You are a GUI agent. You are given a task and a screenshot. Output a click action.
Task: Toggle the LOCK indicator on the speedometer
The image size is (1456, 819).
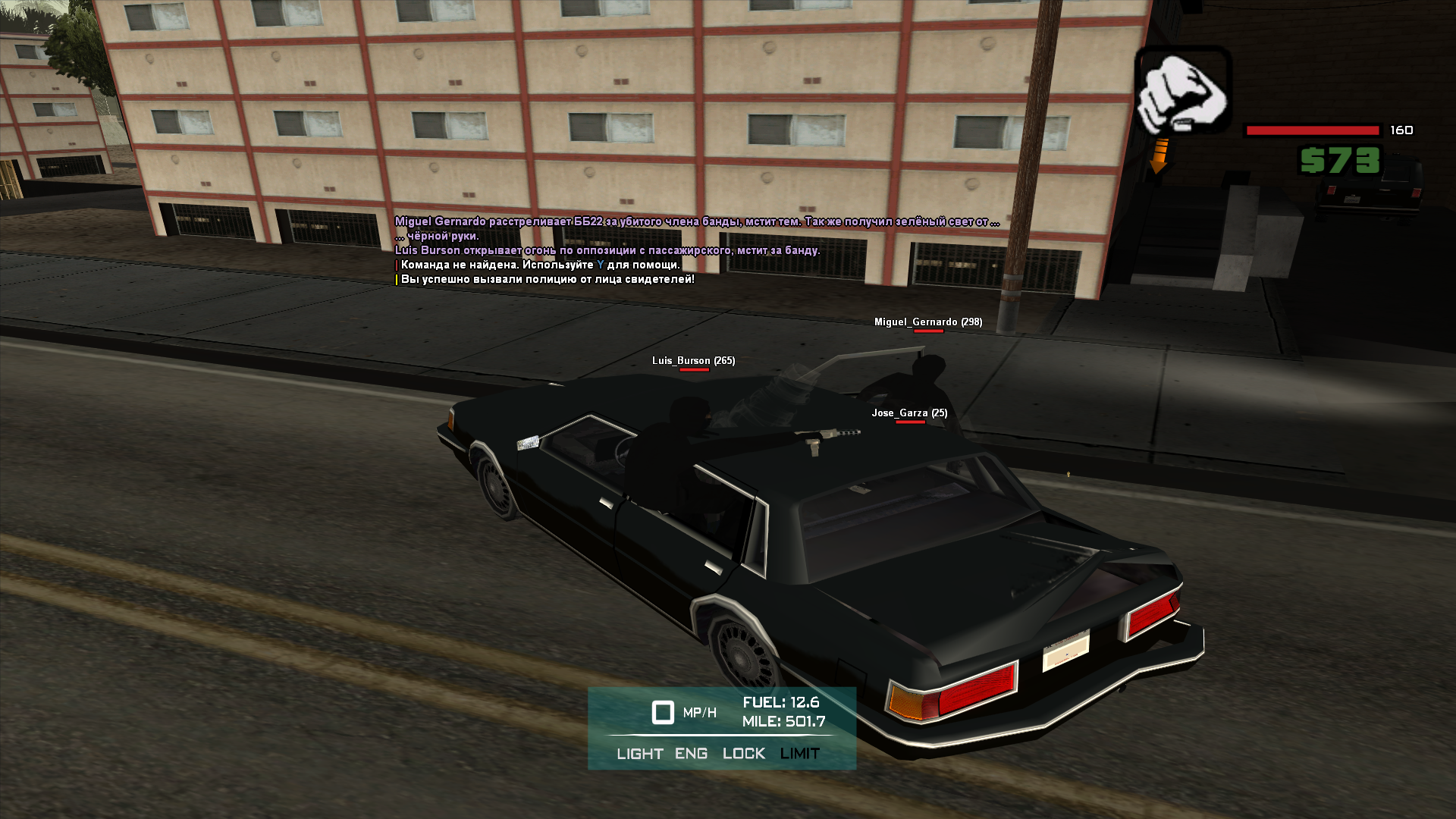point(743,754)
